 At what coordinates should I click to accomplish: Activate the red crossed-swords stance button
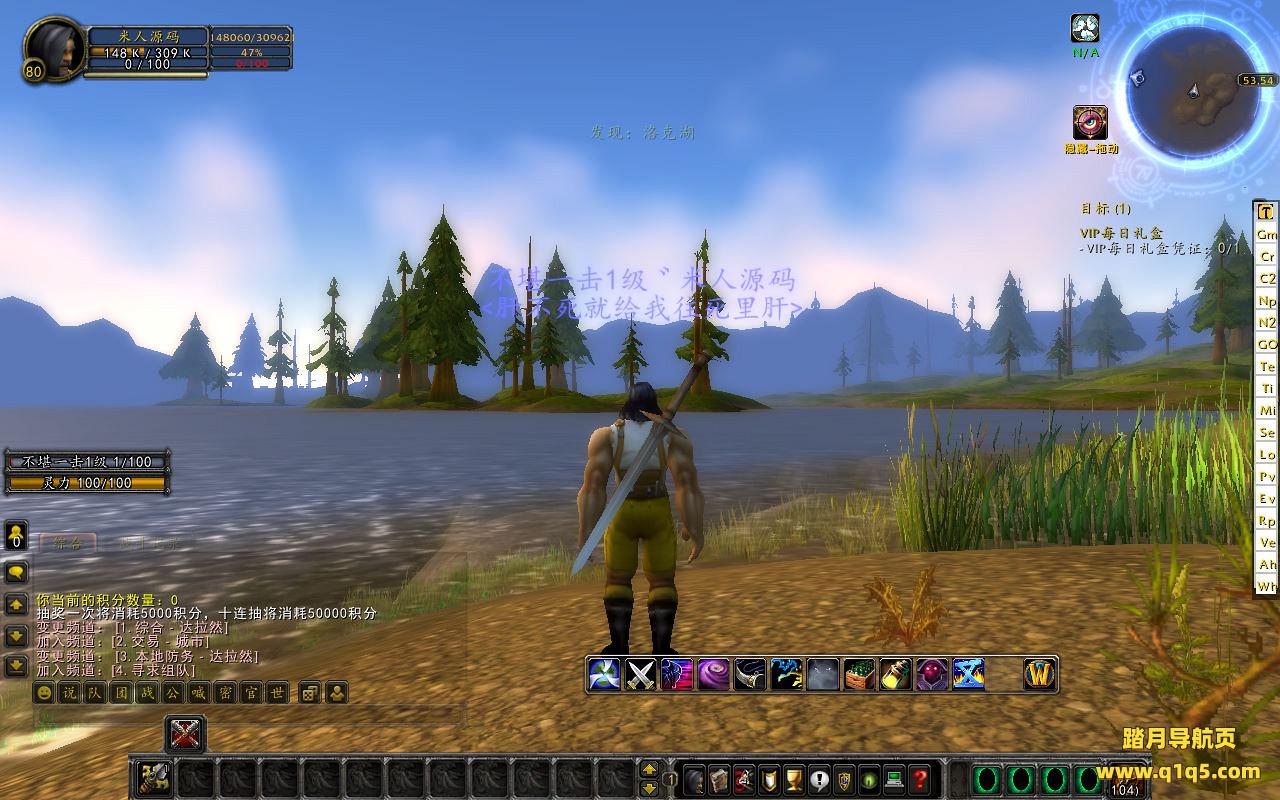click(x=185, y=735)
